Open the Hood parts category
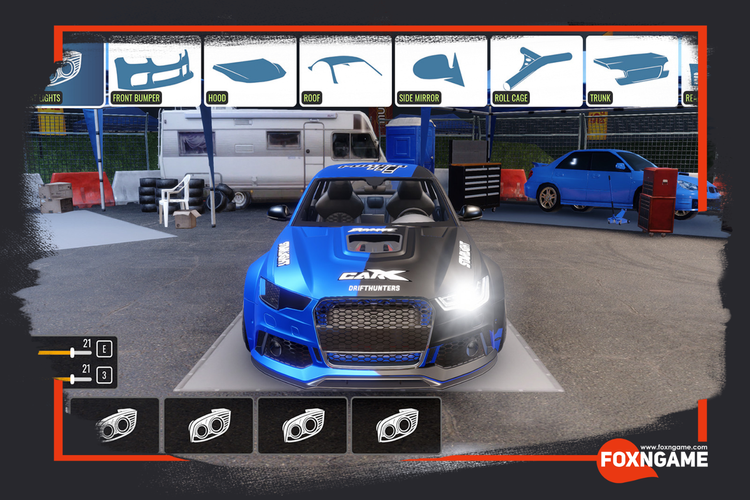This screenshot has height=500, width=750. [250, 72]
